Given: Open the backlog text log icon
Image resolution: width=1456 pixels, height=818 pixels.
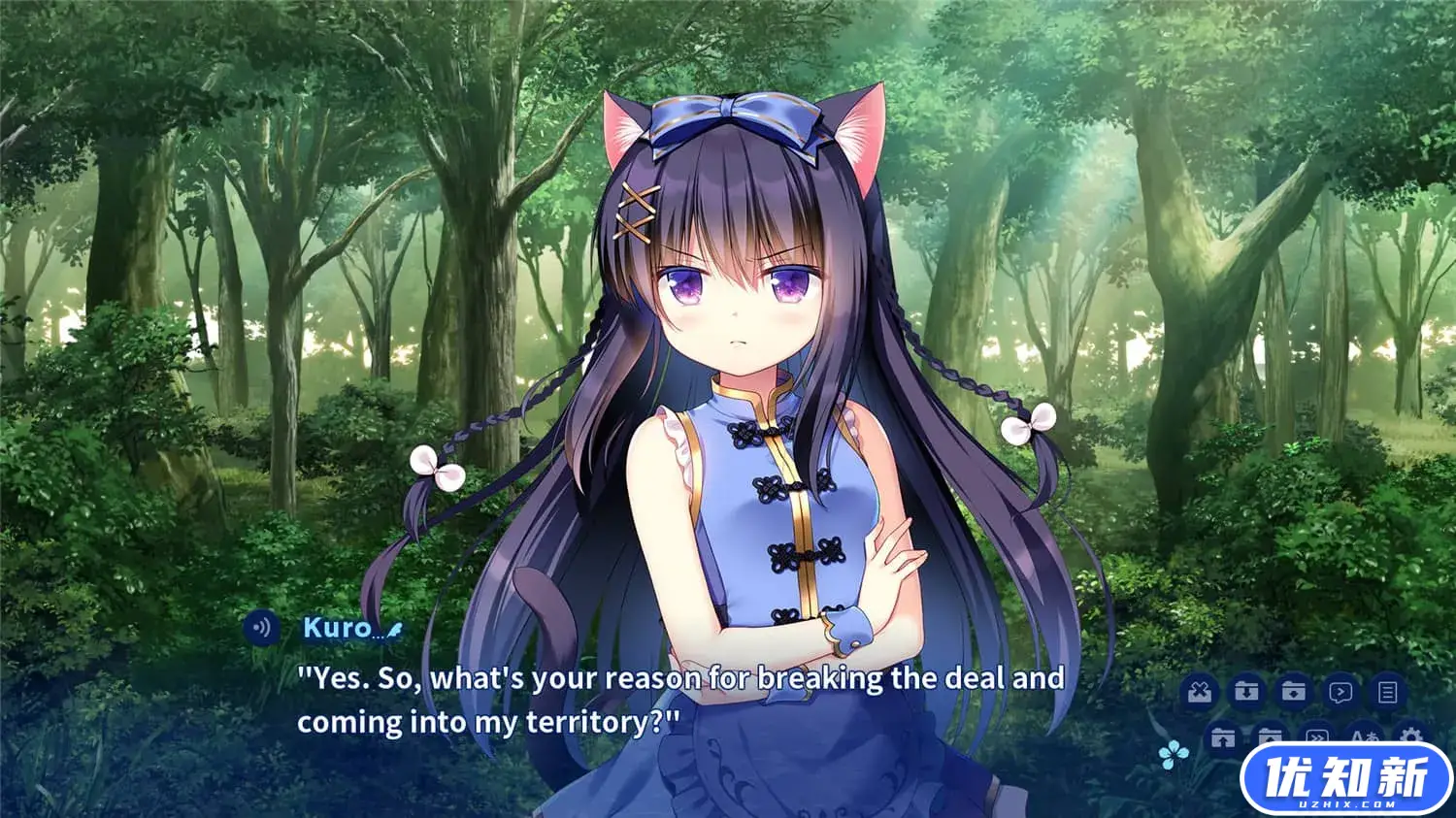Looking at the screenshot, I should [x=1388, y=692].
